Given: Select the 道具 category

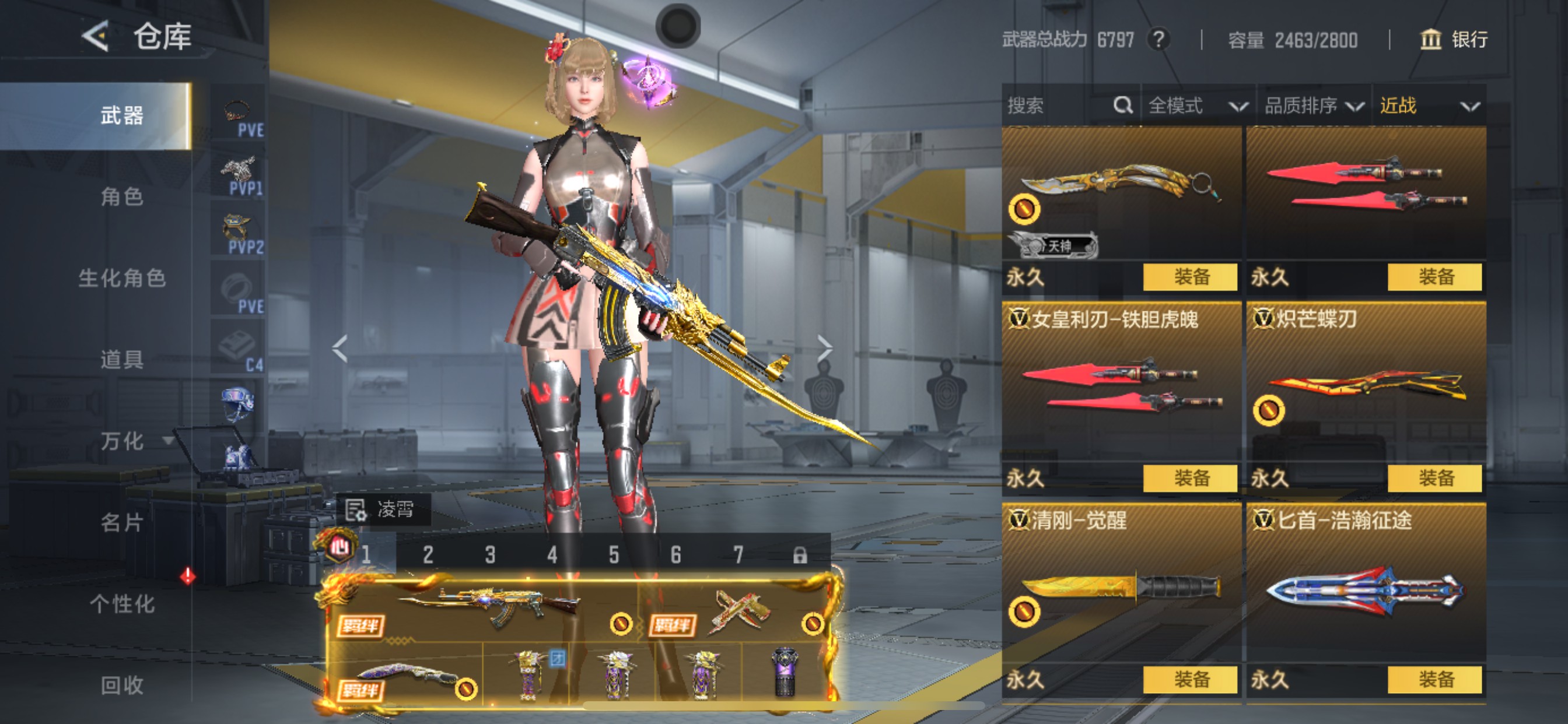Looking at the screenshot, I should click(x=122, y=360).
